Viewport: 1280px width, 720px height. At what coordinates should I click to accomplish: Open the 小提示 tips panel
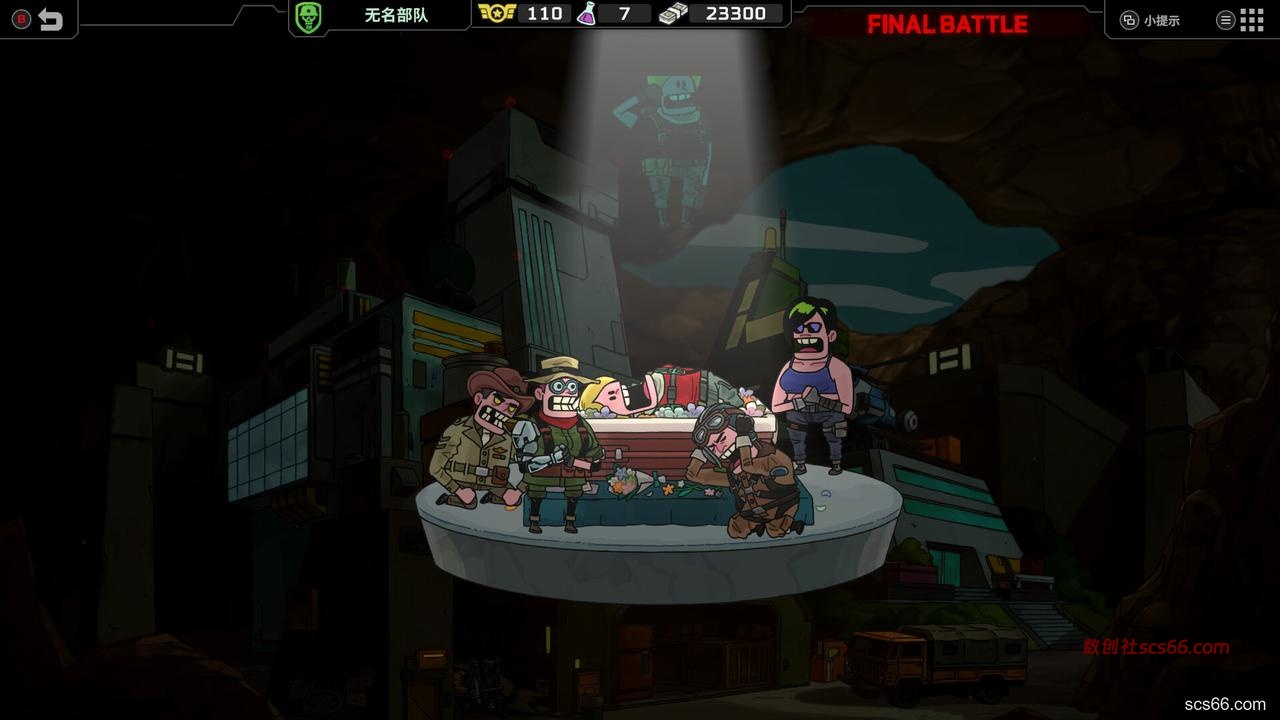pos(1151,20)
